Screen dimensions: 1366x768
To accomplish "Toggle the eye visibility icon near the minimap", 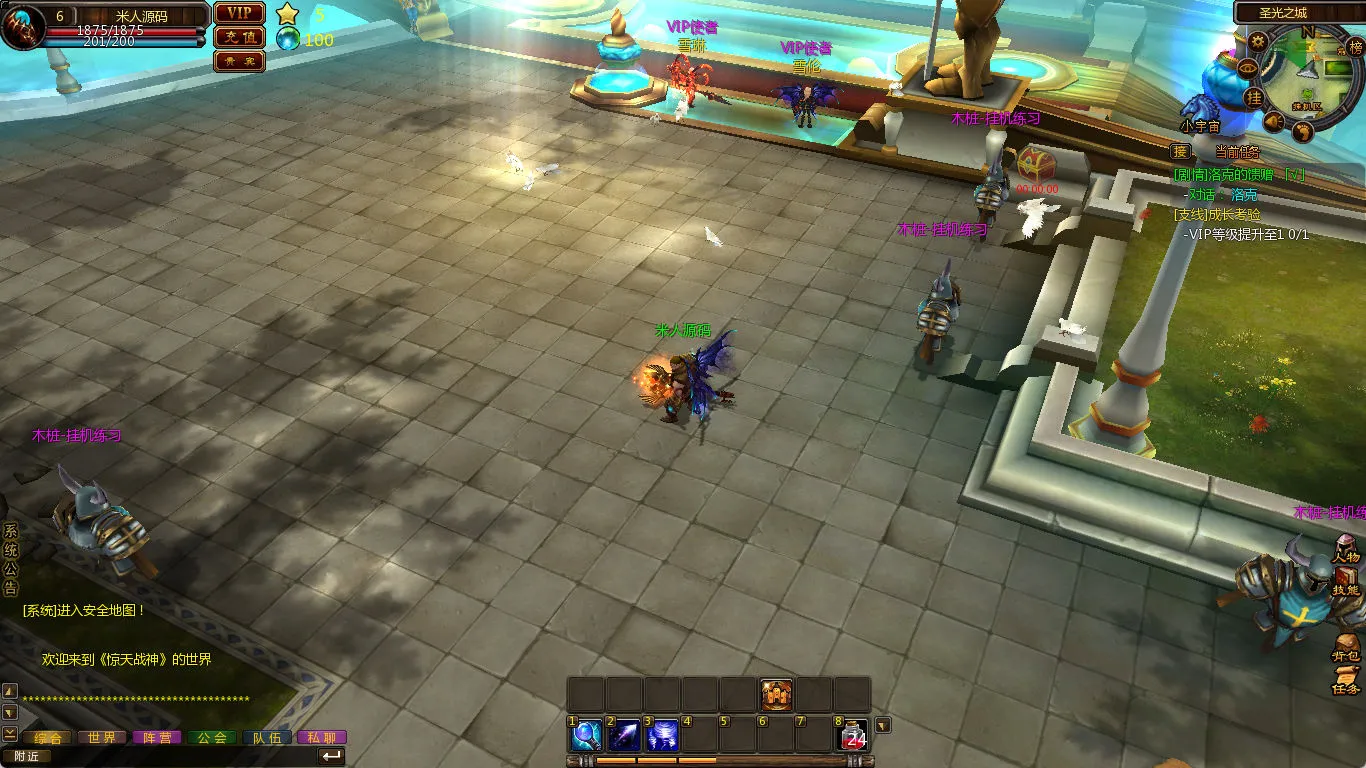I will click(1247, 68).
